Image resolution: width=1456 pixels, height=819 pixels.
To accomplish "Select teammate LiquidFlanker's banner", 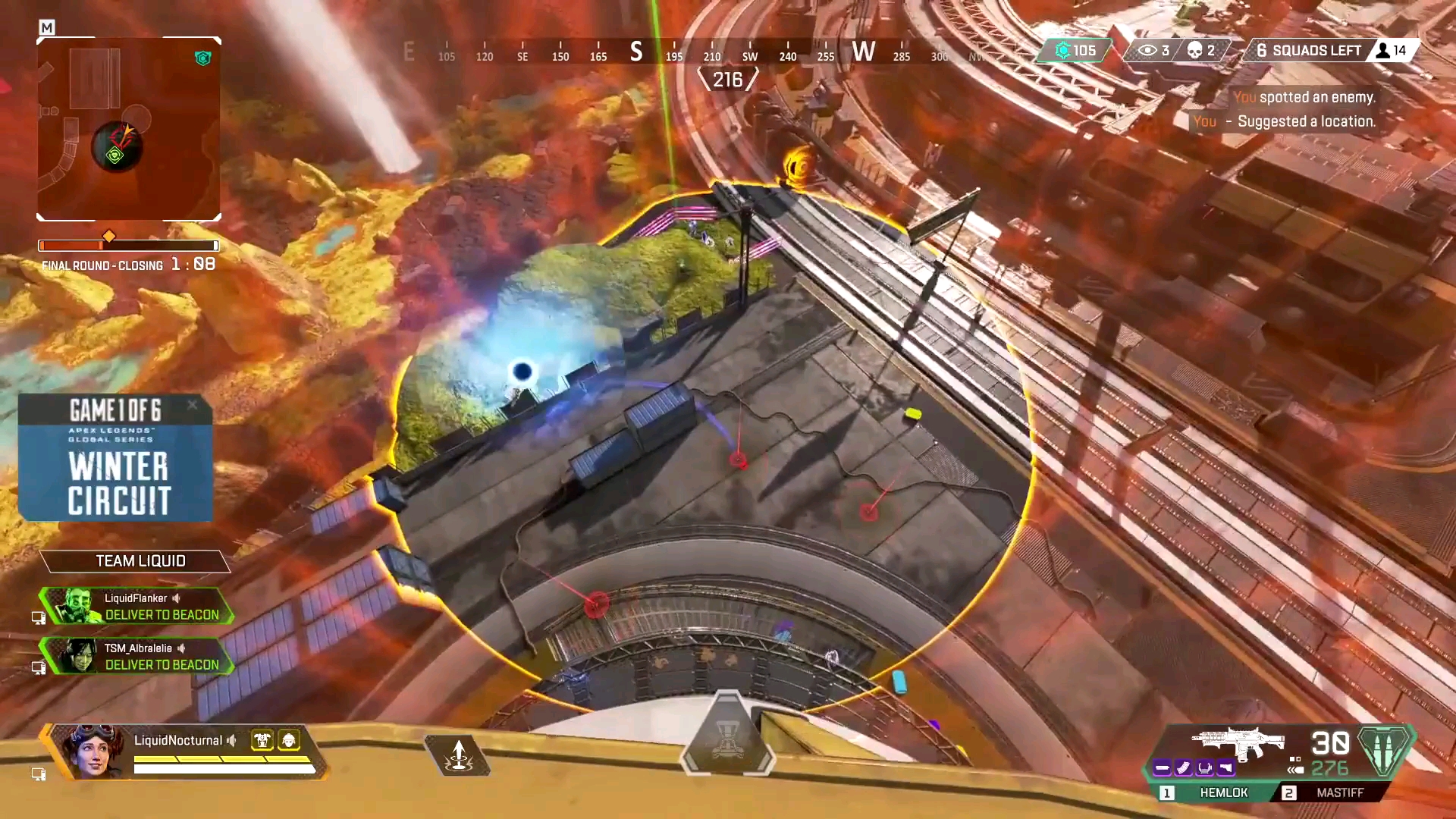I will 136,606.
